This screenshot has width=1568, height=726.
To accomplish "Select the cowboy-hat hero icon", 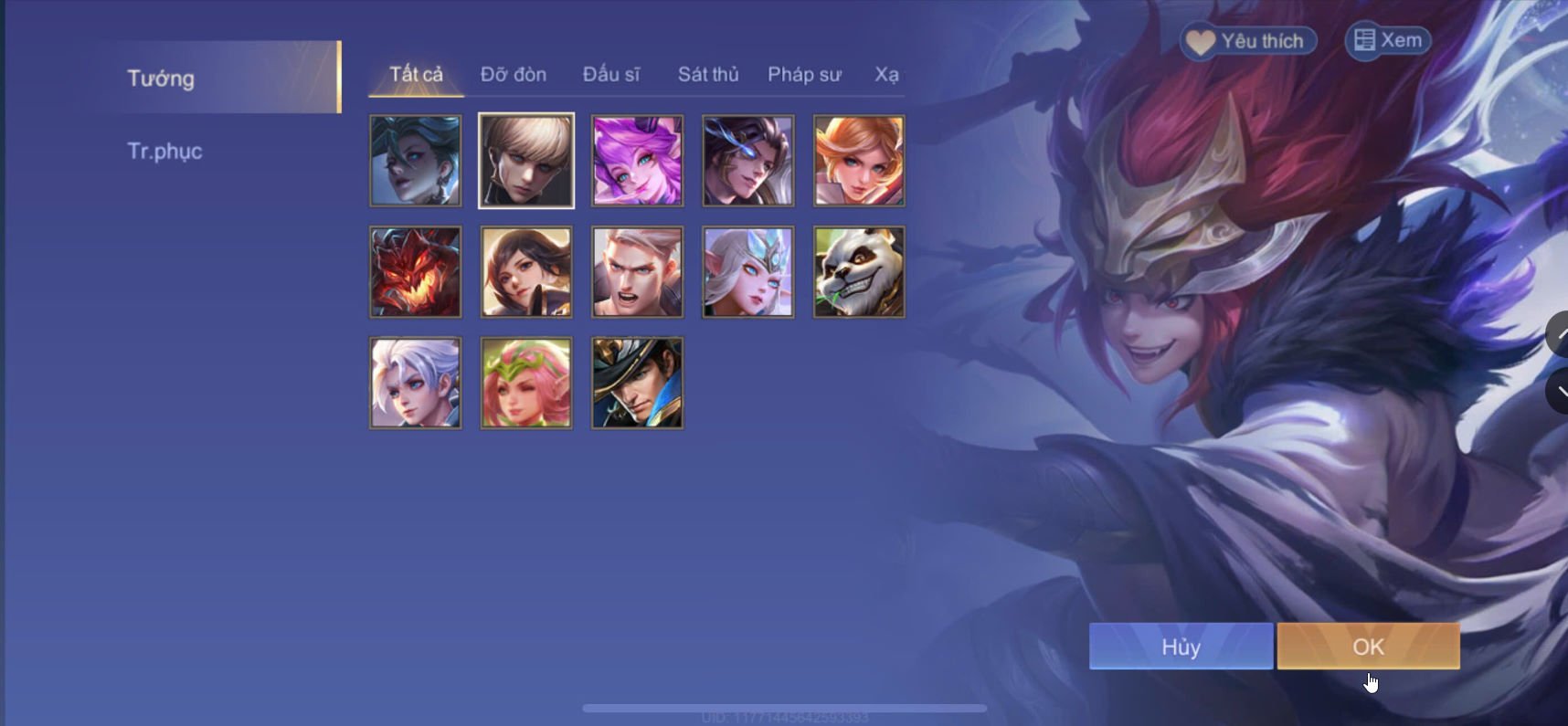I will 637,383.
